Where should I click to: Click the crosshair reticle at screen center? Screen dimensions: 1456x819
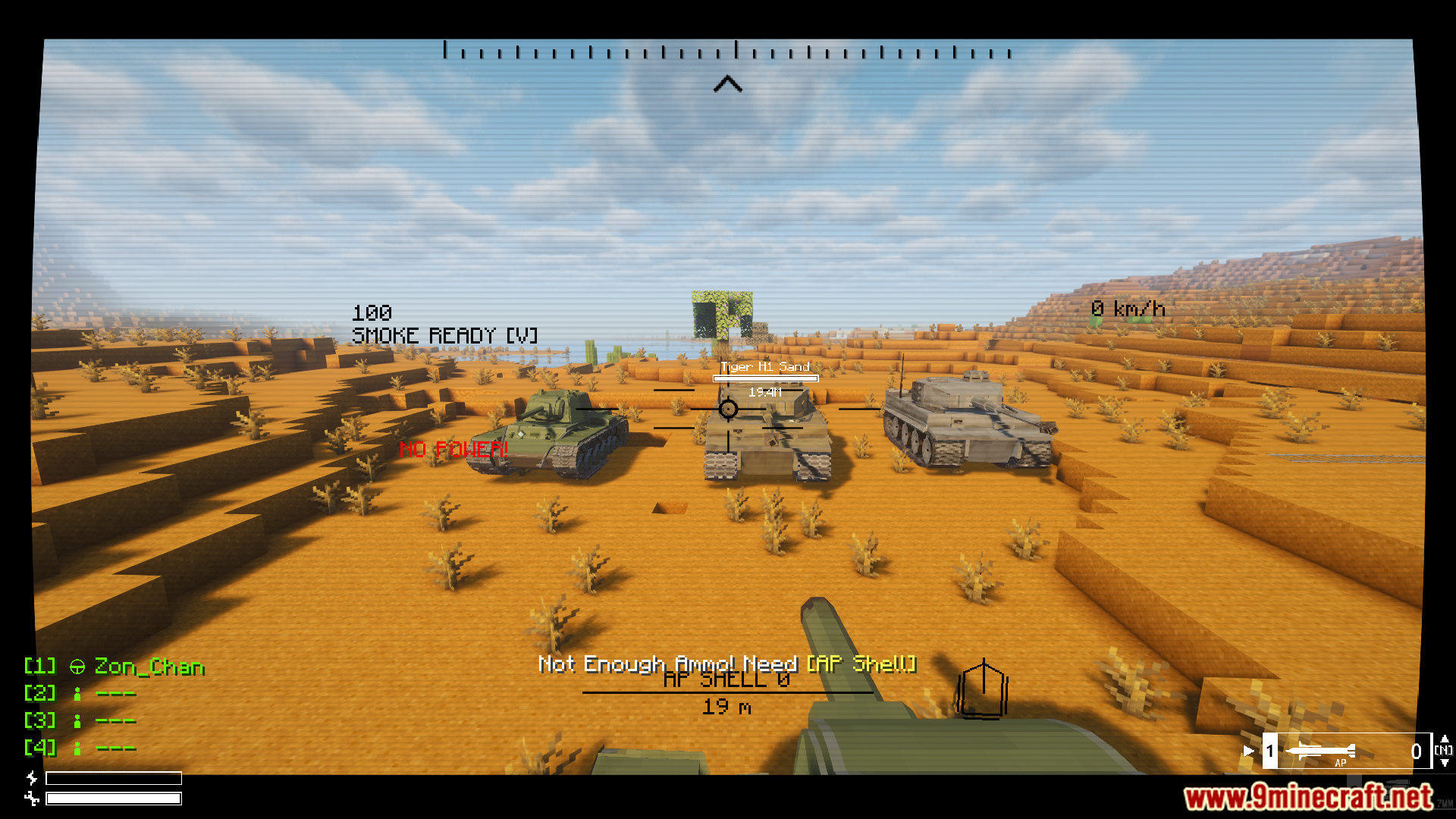click(727, 409)
